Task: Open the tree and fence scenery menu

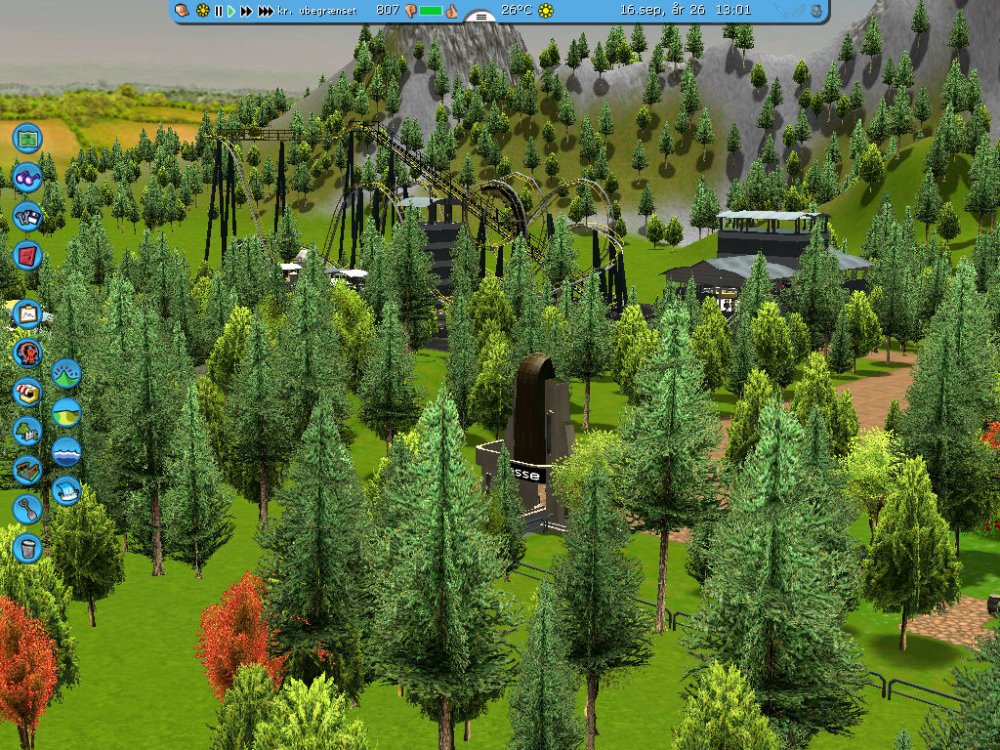Action: (27, 430)
